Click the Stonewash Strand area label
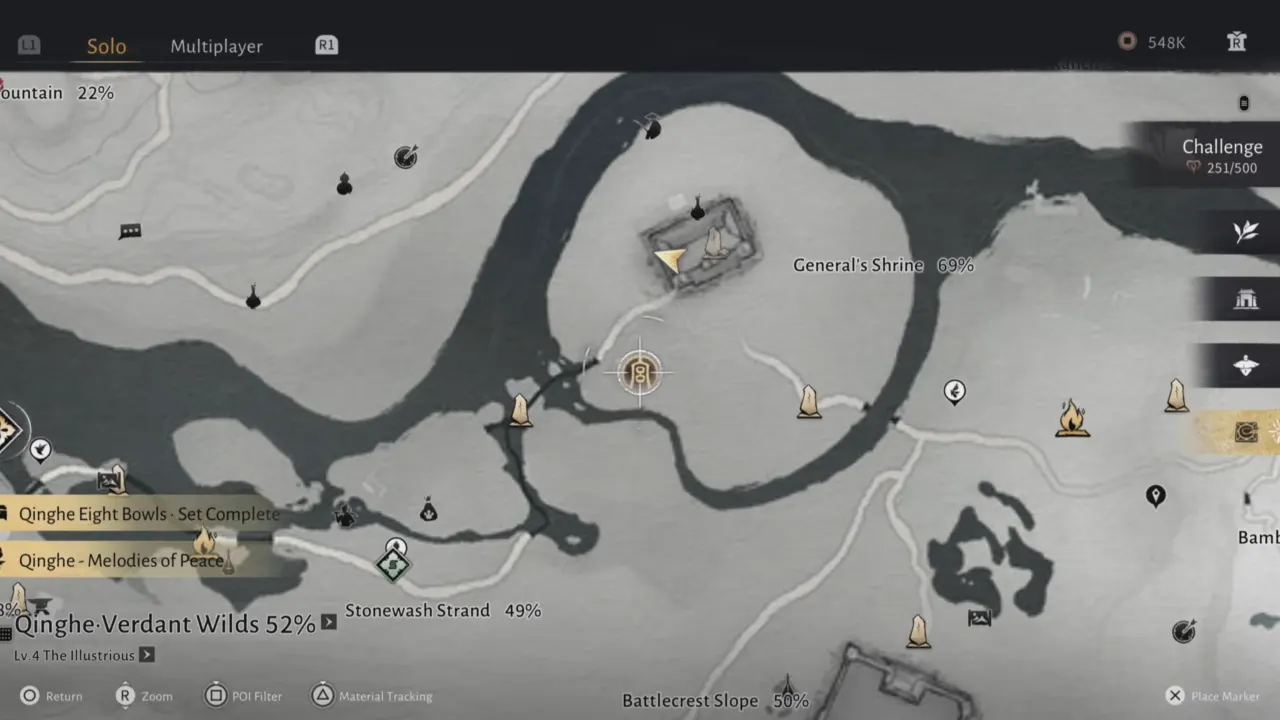 pos(417,610)
